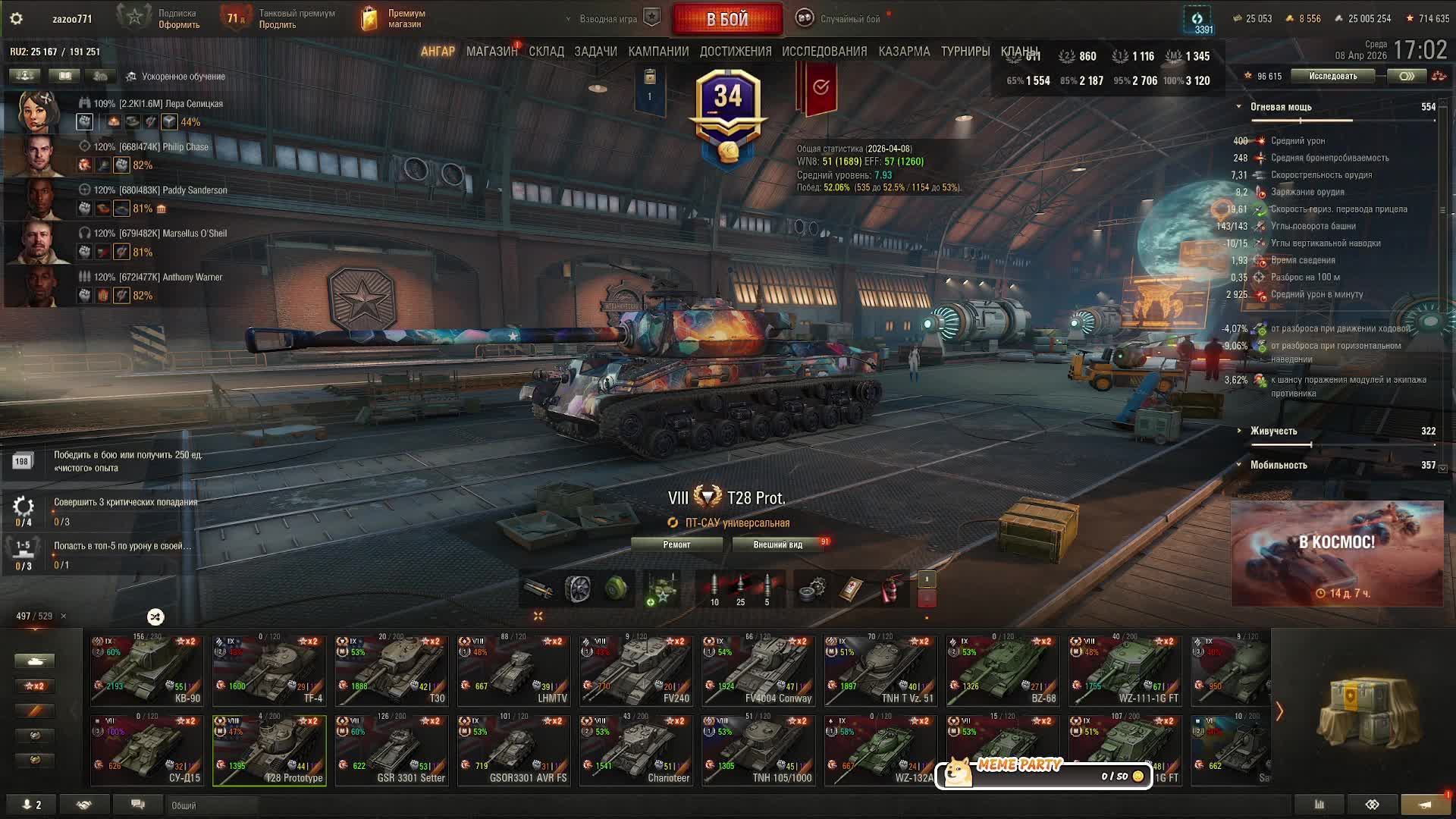Open the settings gear menu

click(x=16, y=19)
